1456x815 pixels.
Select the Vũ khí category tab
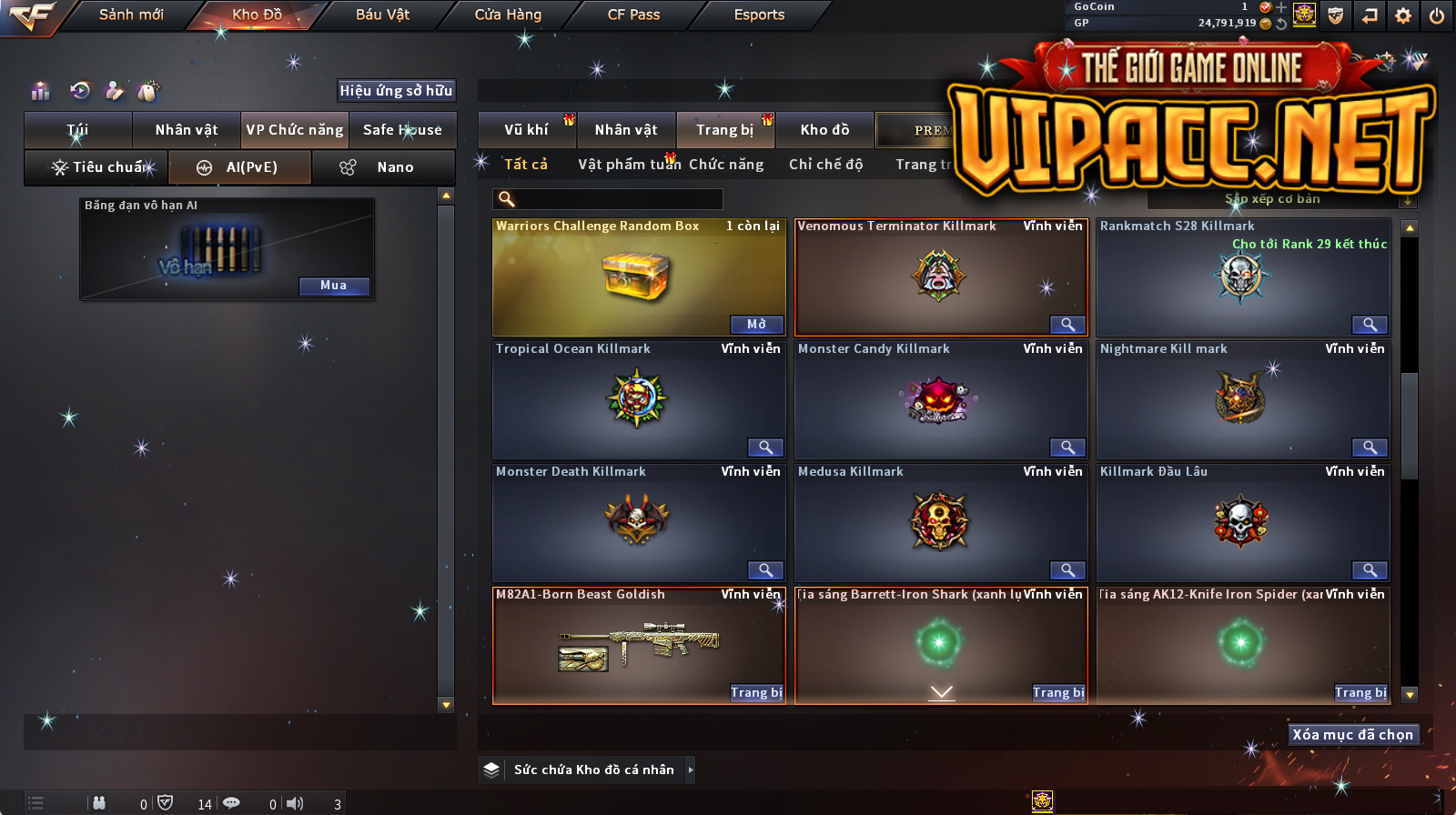(x=526, y=130)
